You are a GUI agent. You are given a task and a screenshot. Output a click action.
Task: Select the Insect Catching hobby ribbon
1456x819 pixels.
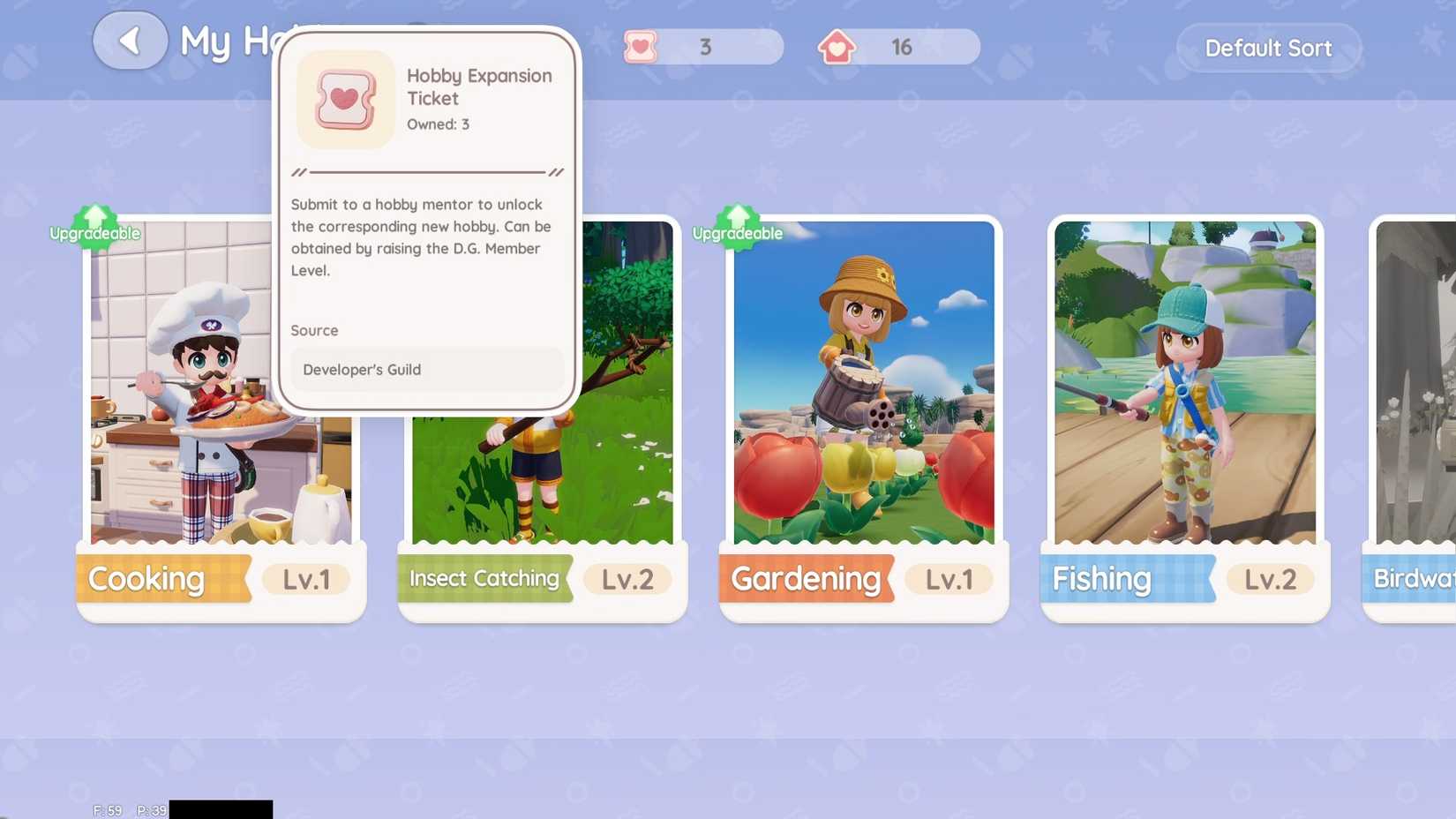point(484,579)
